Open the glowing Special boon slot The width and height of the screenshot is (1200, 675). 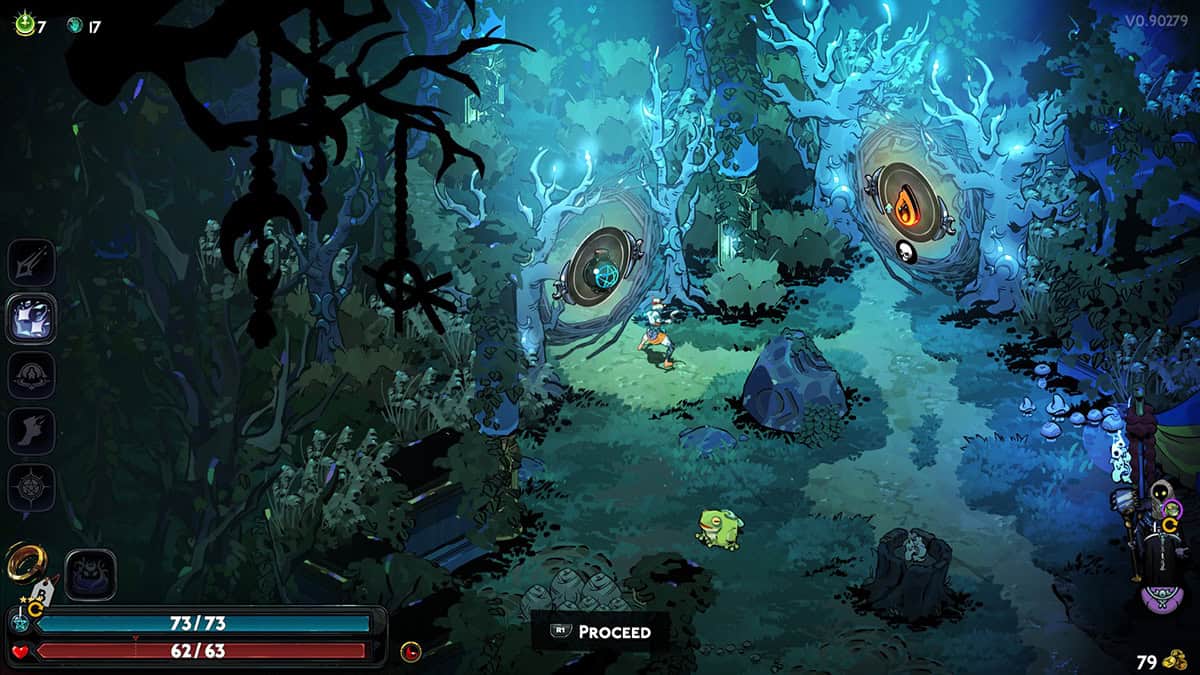pyautogui.click(x=32, y=319)
